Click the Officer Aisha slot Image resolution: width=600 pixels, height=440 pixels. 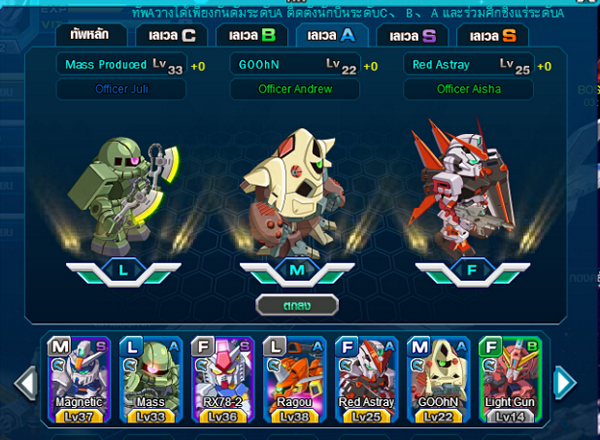(x=470, y=88)
